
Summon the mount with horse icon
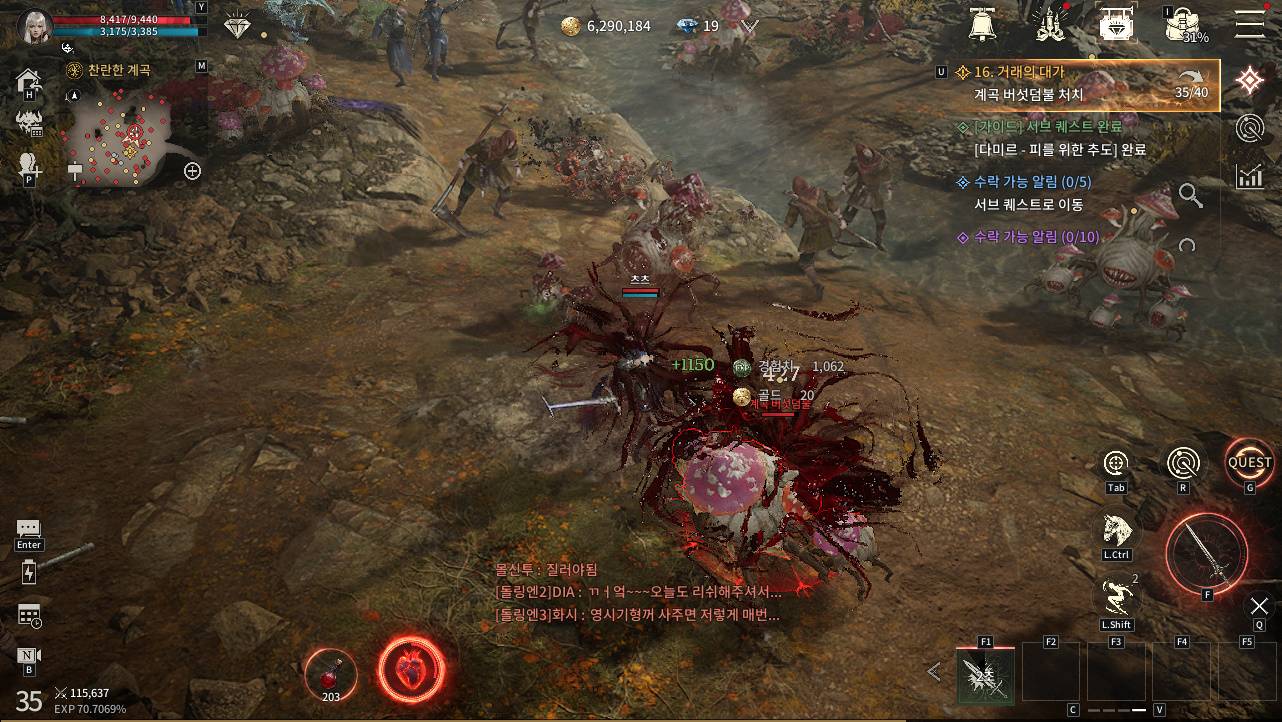[1116, 530]
